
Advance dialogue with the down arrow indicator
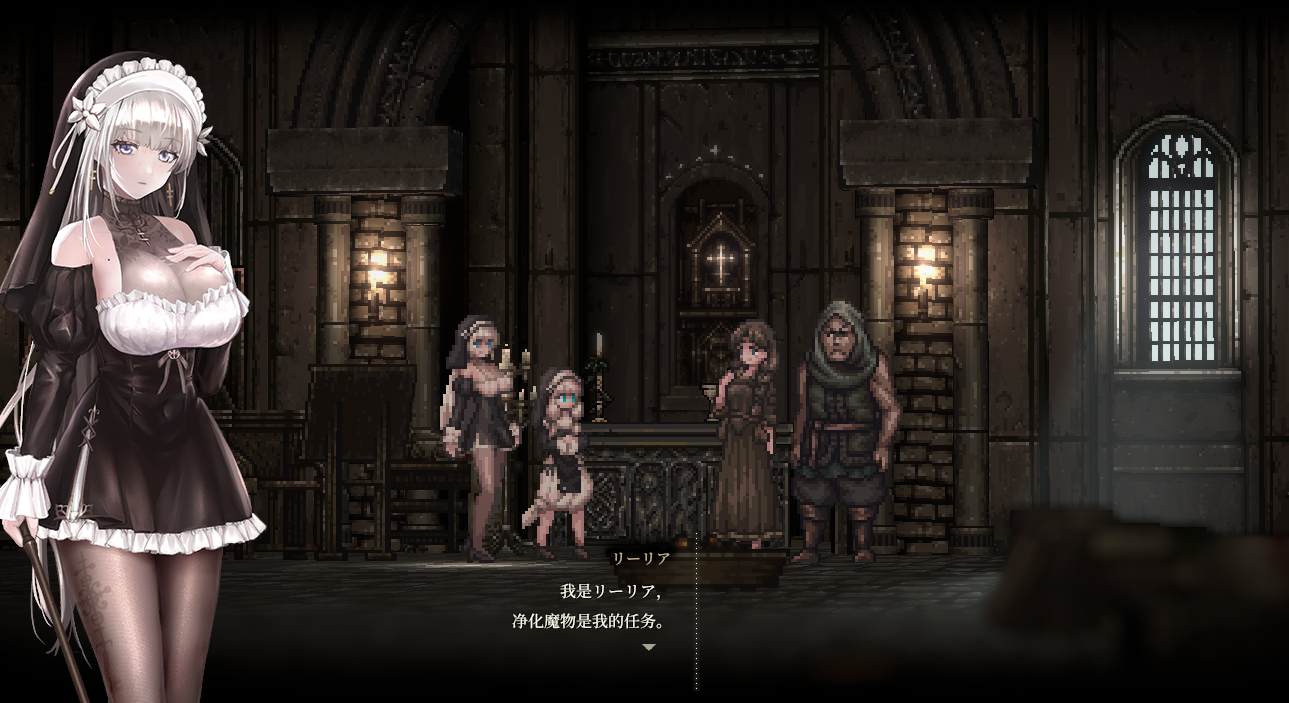[x=649, y=647]
